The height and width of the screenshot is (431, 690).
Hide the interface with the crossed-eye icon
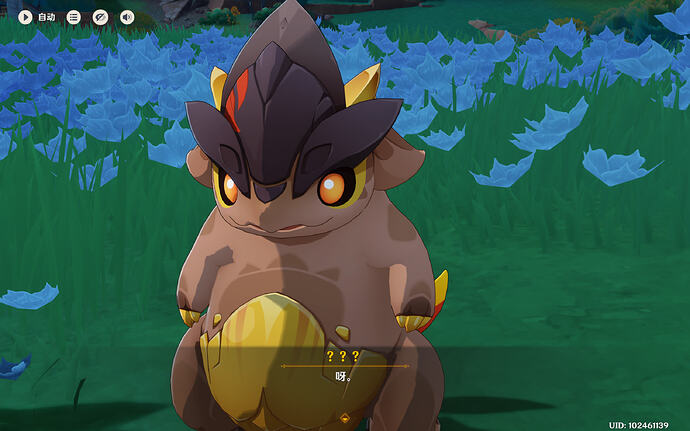(x=100, y=17)
